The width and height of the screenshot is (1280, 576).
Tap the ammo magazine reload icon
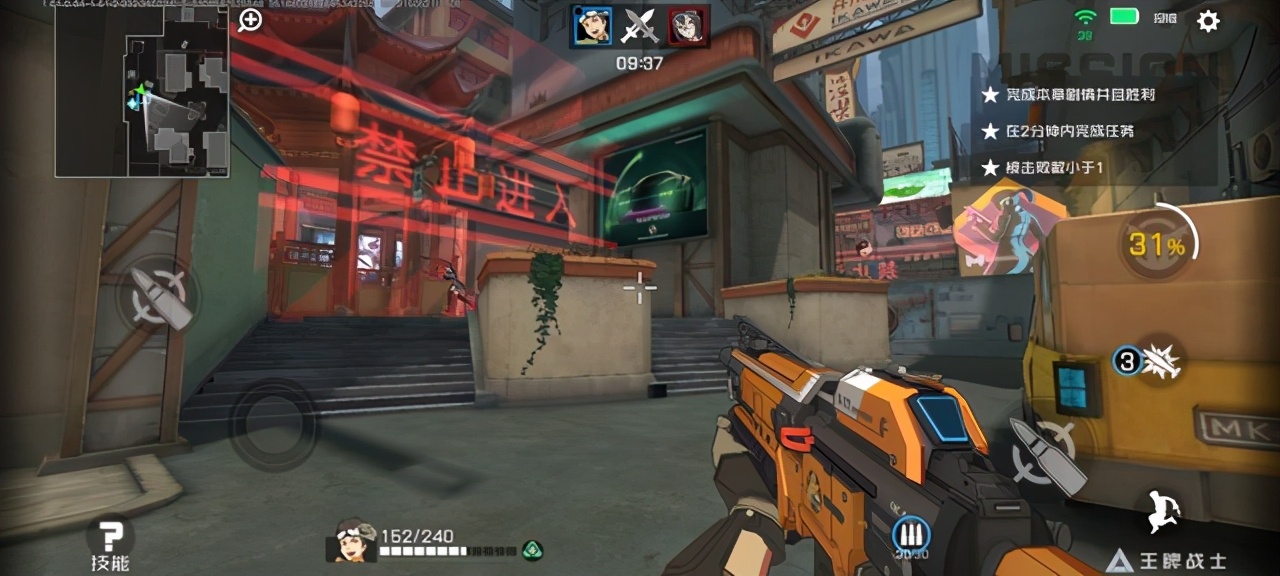[x=912, y=535]
